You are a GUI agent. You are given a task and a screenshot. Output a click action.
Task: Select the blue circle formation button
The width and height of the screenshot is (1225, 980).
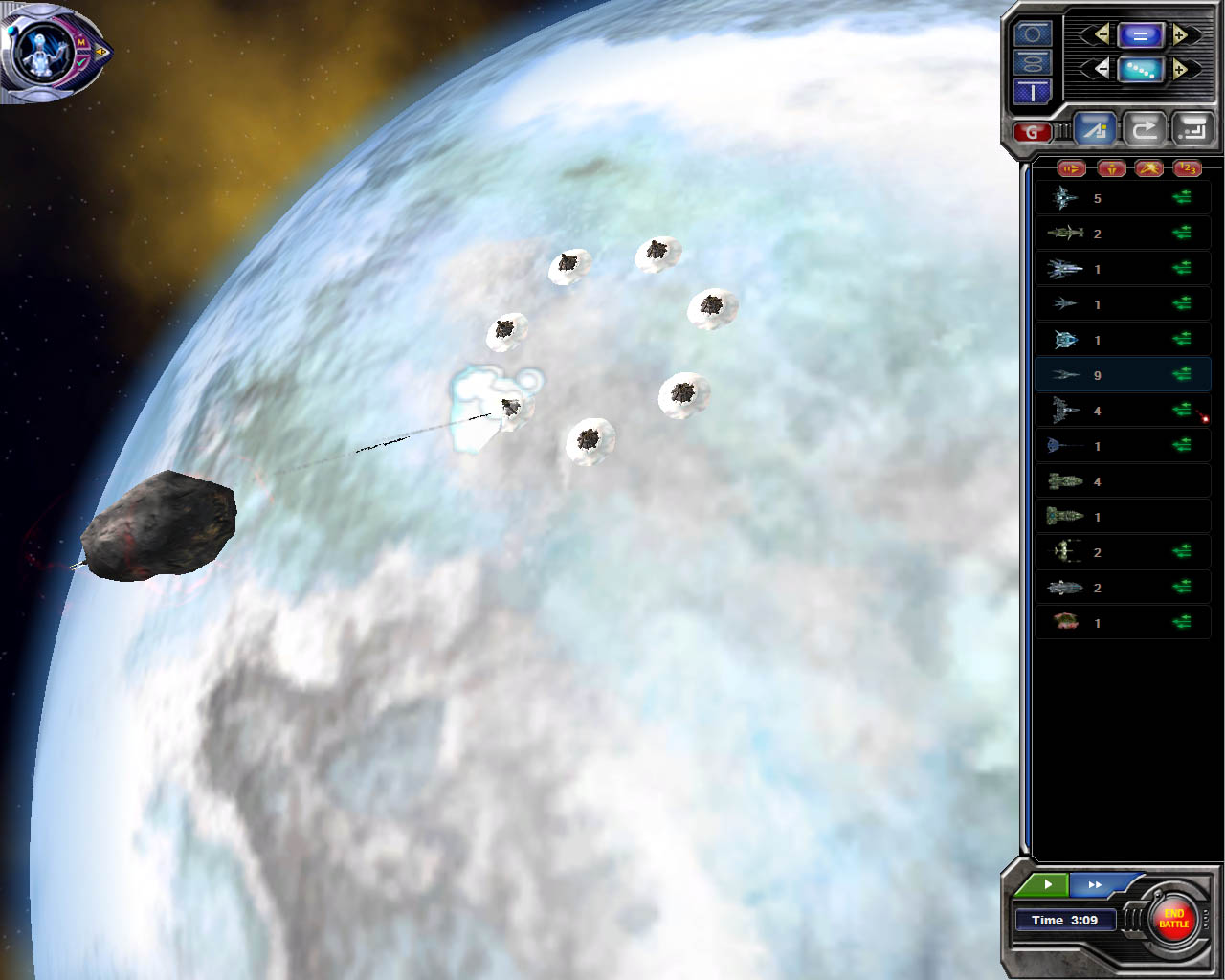click(1033, 33)
